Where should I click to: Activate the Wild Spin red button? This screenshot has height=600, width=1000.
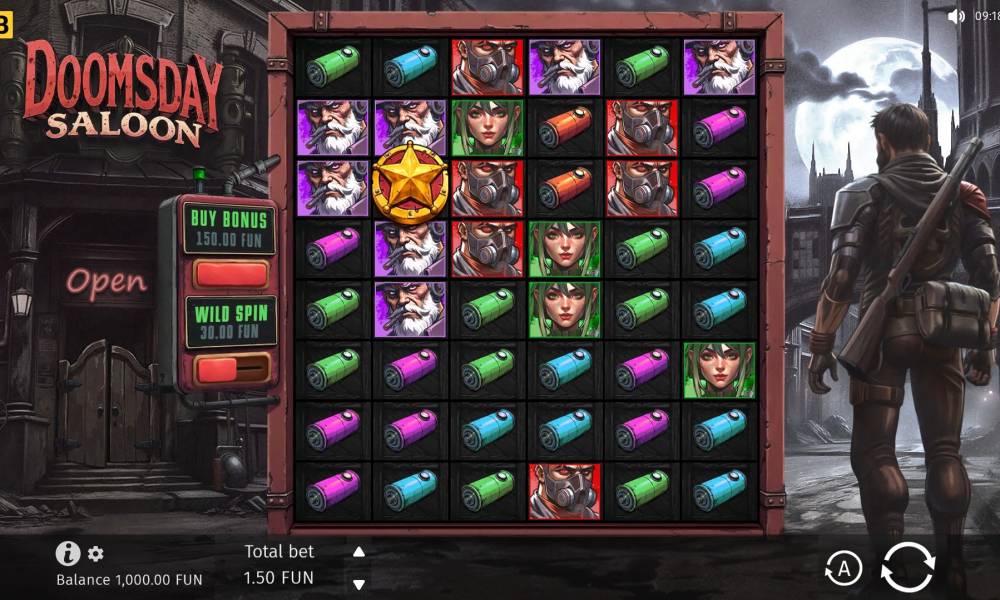coord(231,369)
